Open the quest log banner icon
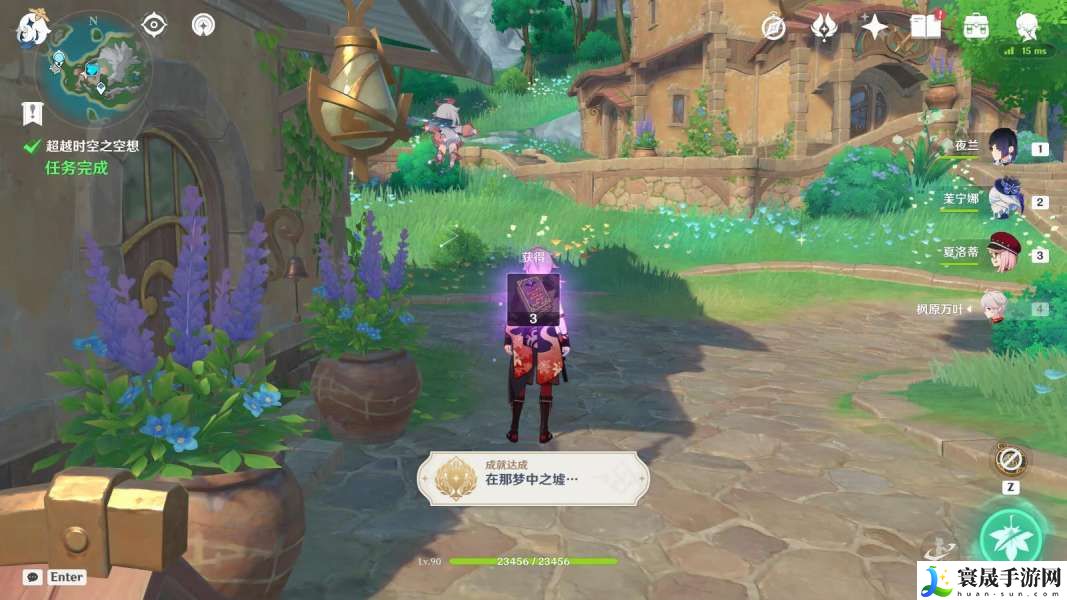The height and width of the screenshot is (600, 1067). click(x=32, y=112)
